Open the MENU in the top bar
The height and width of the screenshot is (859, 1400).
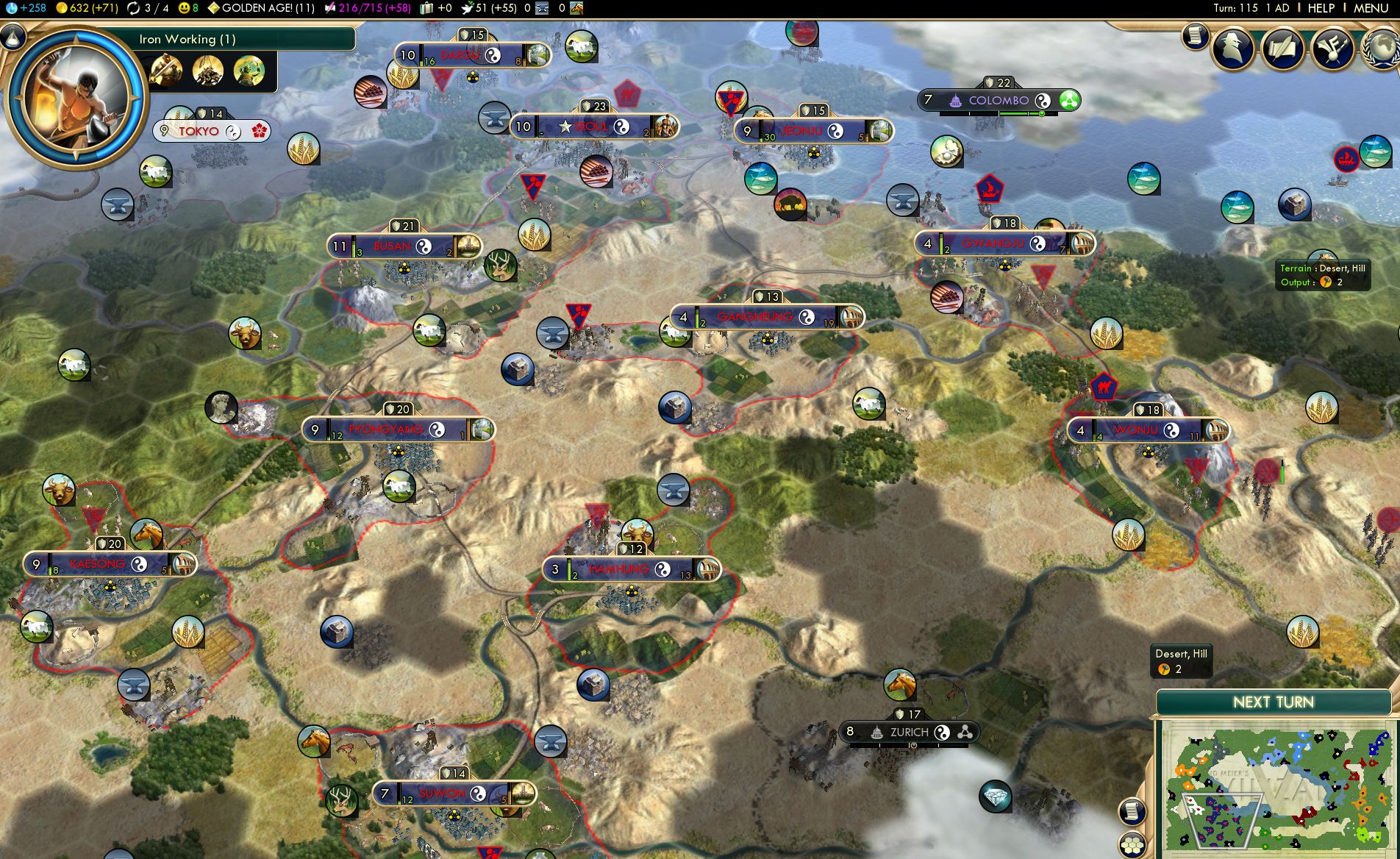(1371, 8)
